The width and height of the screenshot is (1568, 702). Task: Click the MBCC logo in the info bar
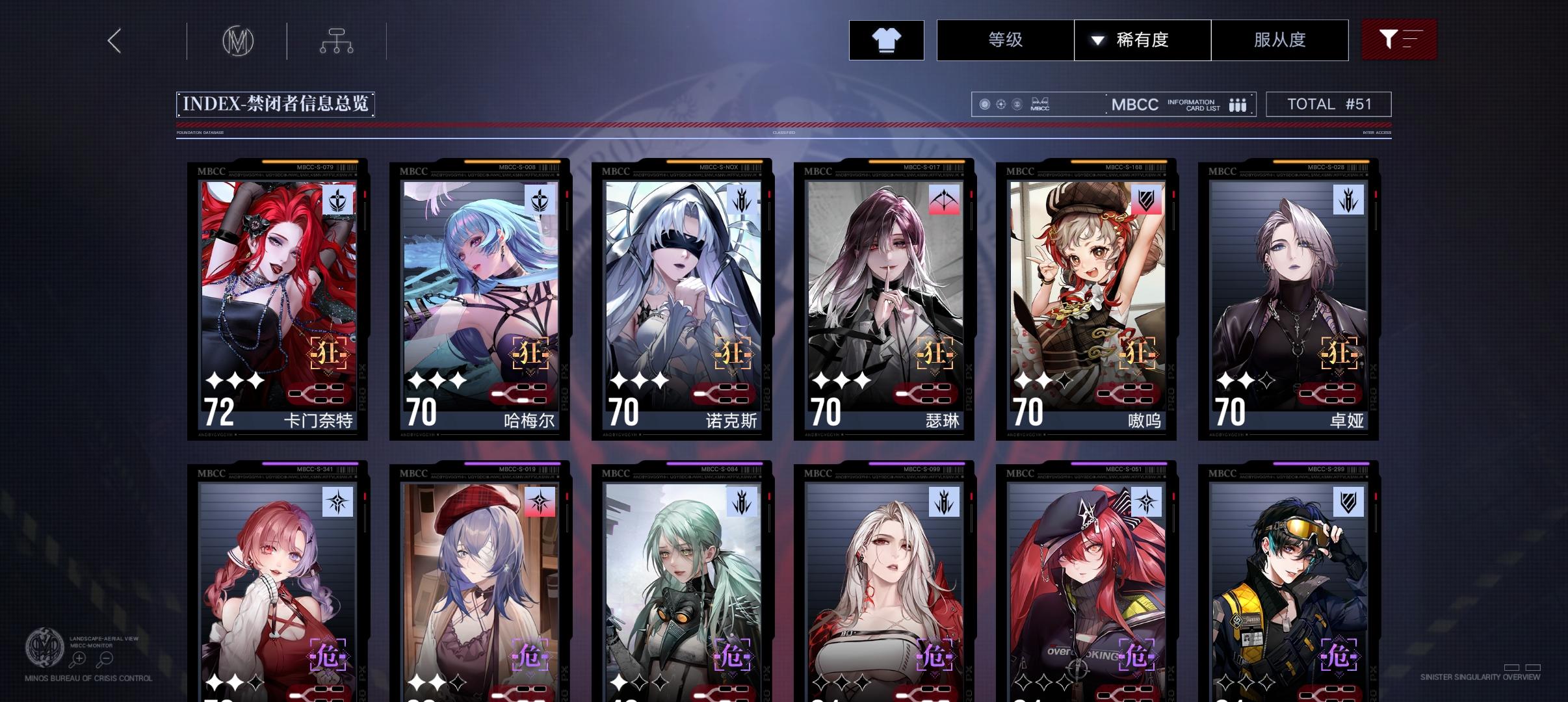pyautogui.click(x=1135, y=104)
